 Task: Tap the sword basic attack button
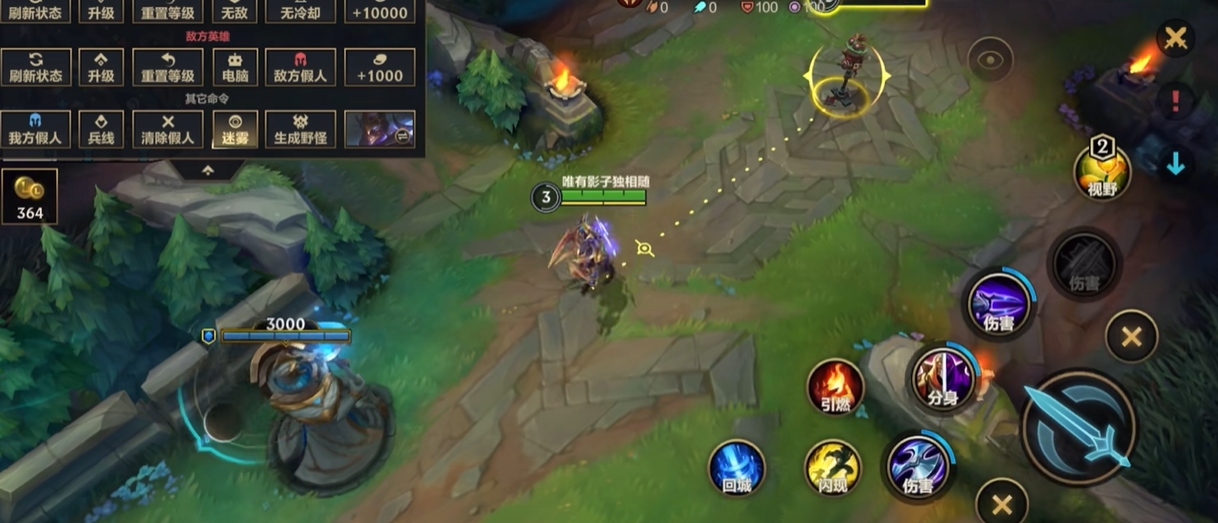click(1079, 428)
